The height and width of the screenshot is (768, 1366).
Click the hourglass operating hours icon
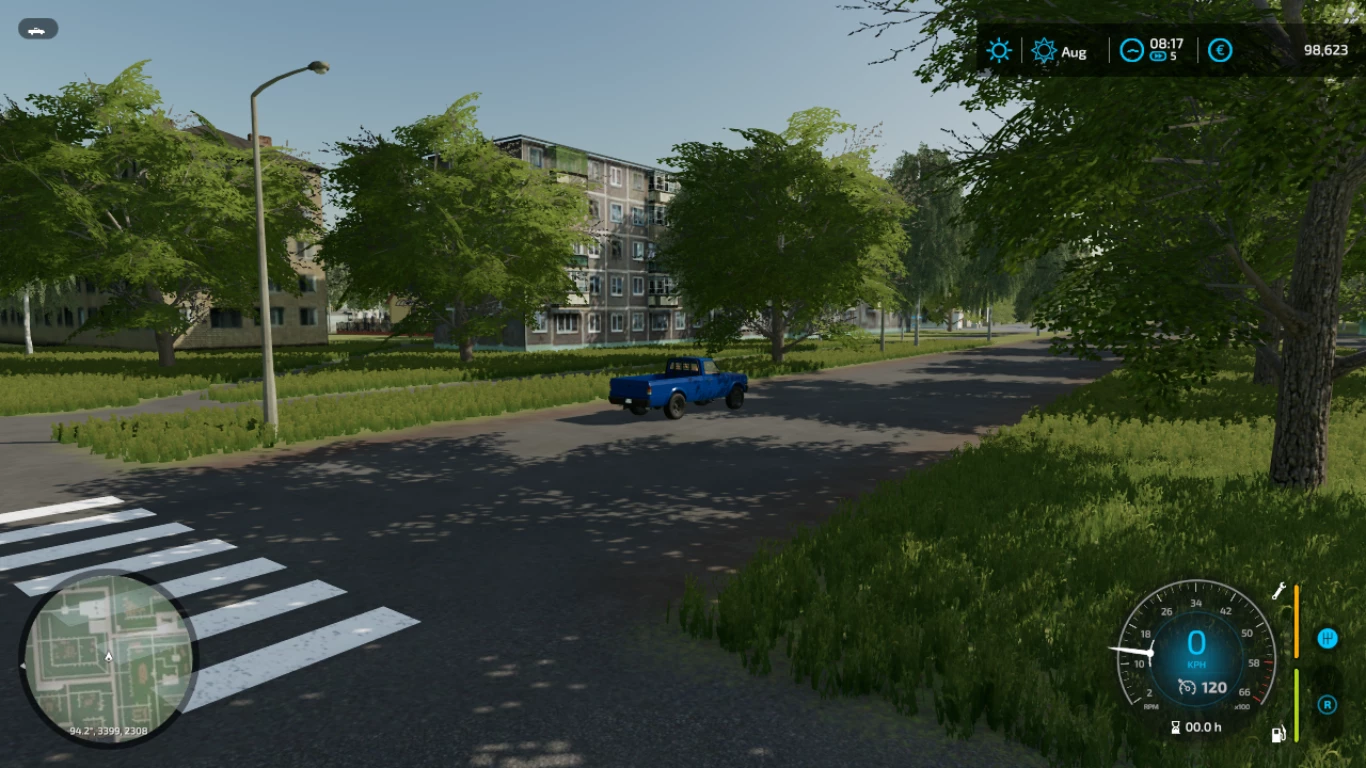[1176, 727]
